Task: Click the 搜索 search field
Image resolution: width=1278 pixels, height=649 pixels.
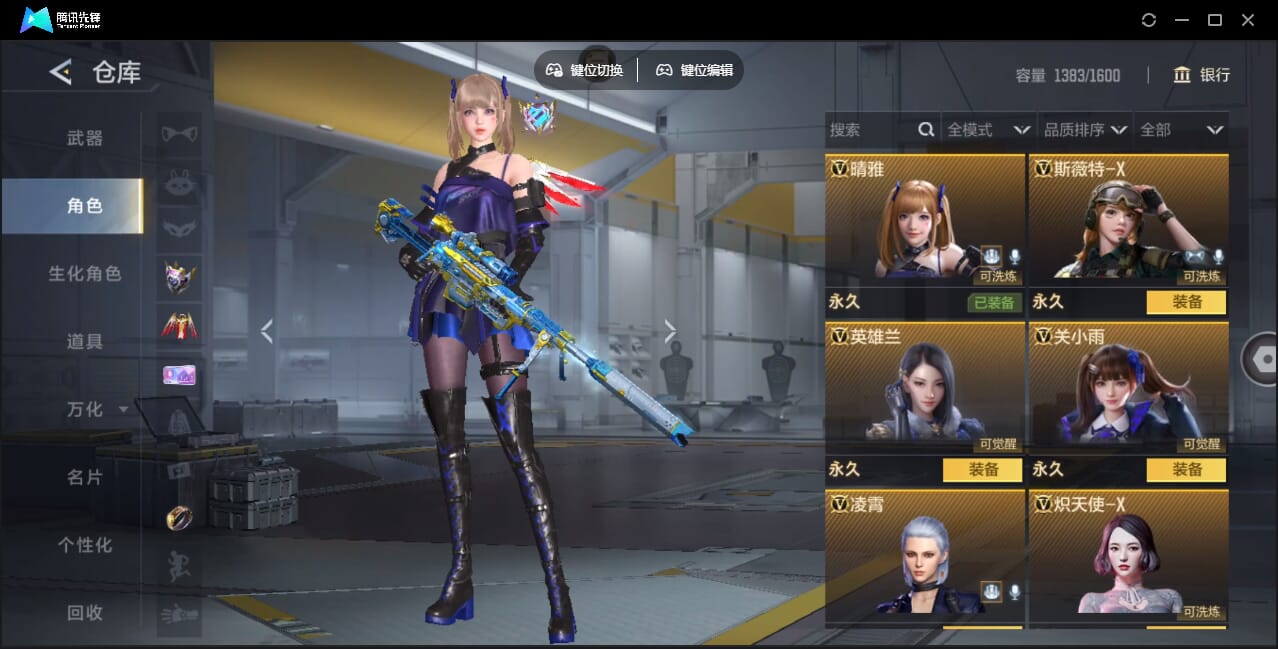Action: click(x=870, y=130)
